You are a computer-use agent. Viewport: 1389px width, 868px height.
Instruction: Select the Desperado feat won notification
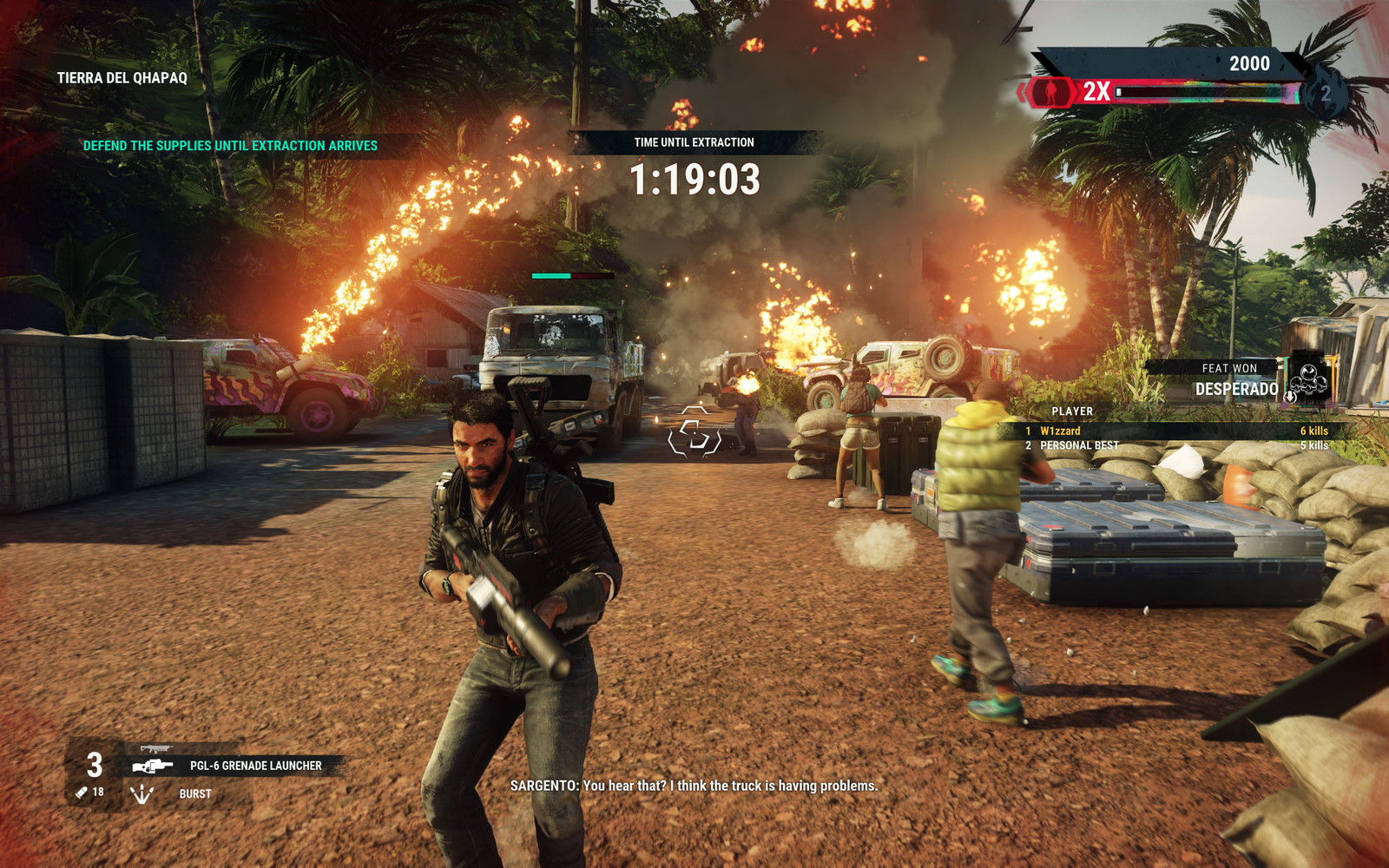[1236, 380]
